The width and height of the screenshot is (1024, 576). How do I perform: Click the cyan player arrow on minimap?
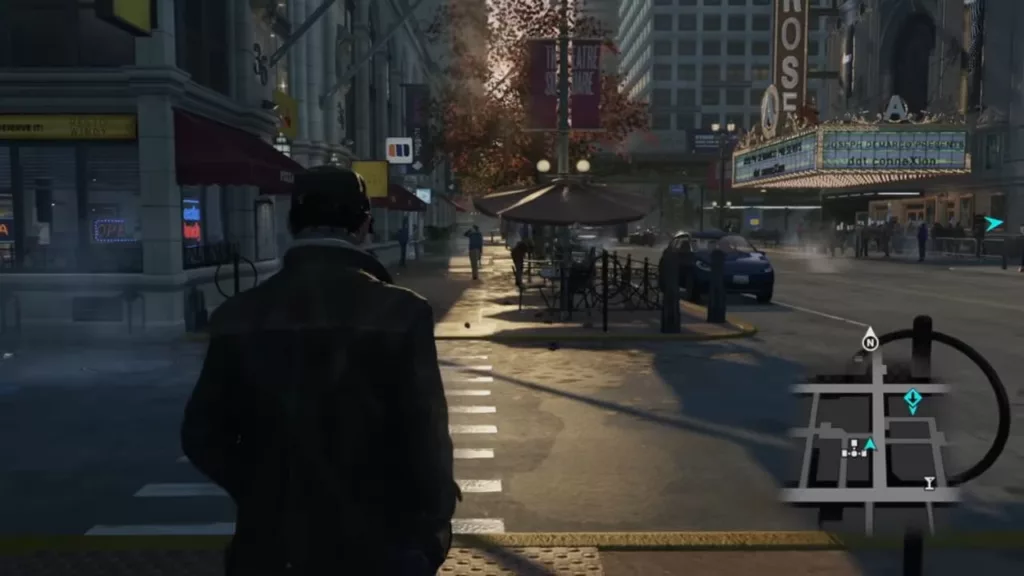pyautogui.click(x=870, y=444)
